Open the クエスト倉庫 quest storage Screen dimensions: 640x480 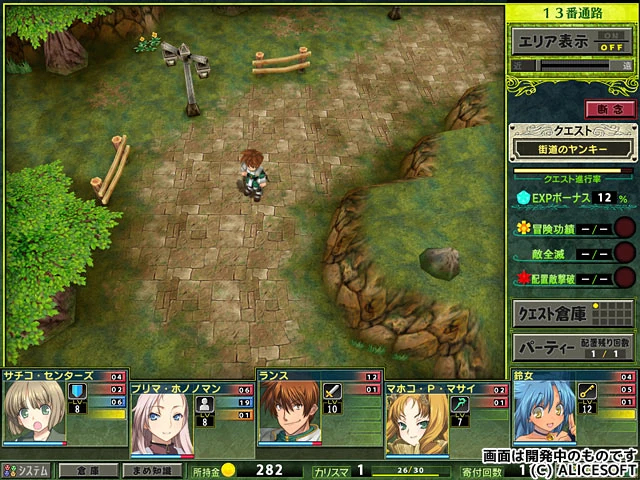pos(572,313)
